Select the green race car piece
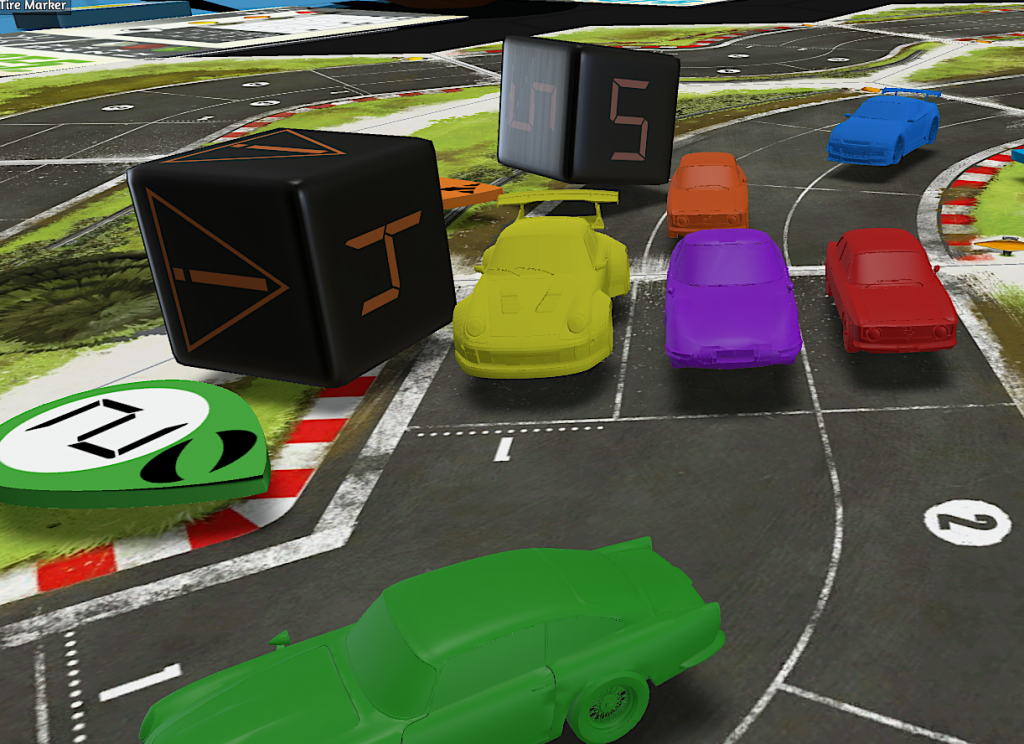The image size is (1024, 744). [440, 660]
